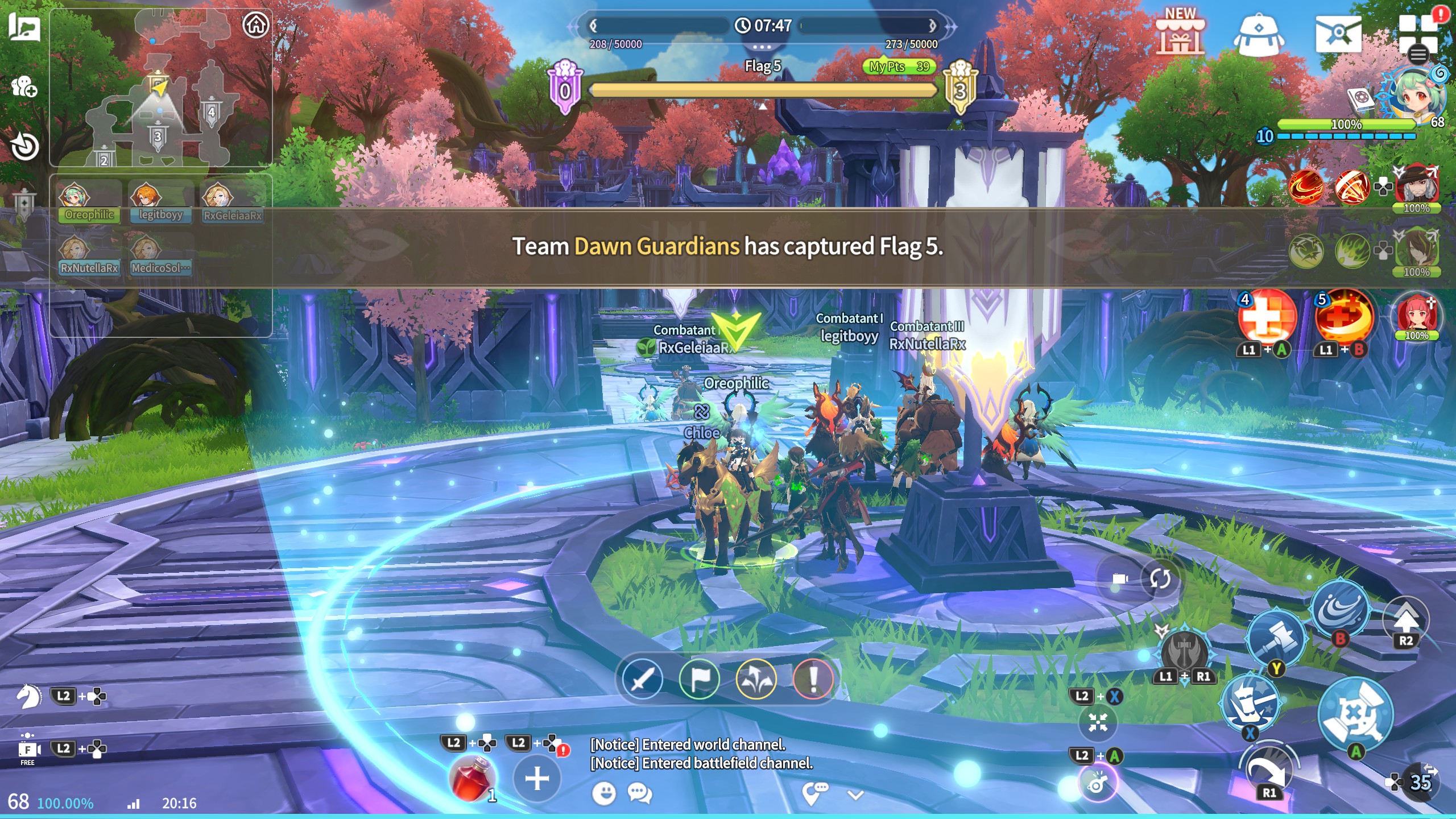
Task: Use the red cross healing skill
Action: tap(1267, 317)
